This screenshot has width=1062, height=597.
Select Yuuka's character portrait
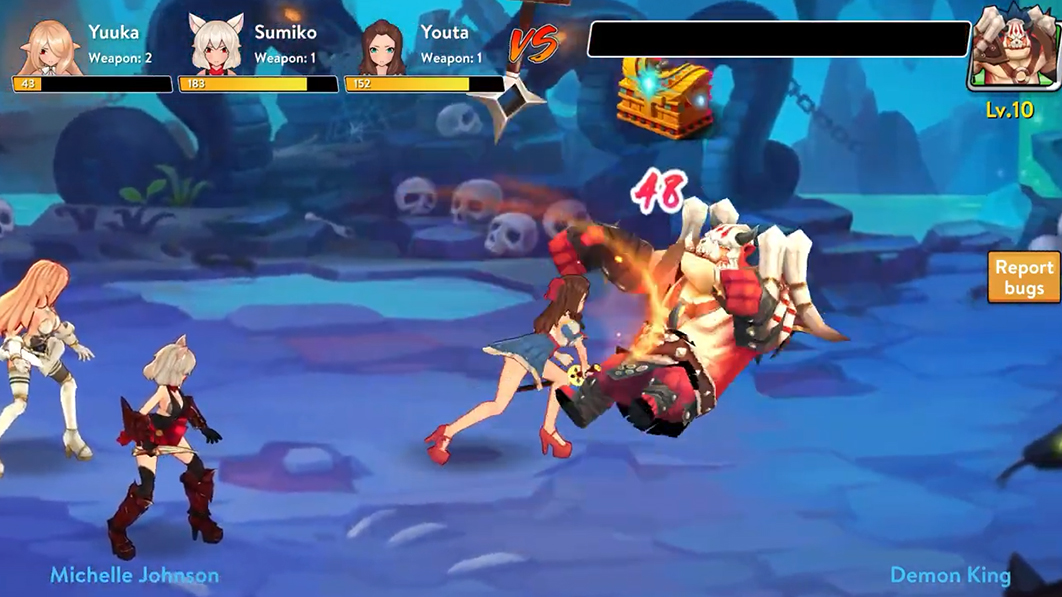pyautogui.click(x=47, y=45)
